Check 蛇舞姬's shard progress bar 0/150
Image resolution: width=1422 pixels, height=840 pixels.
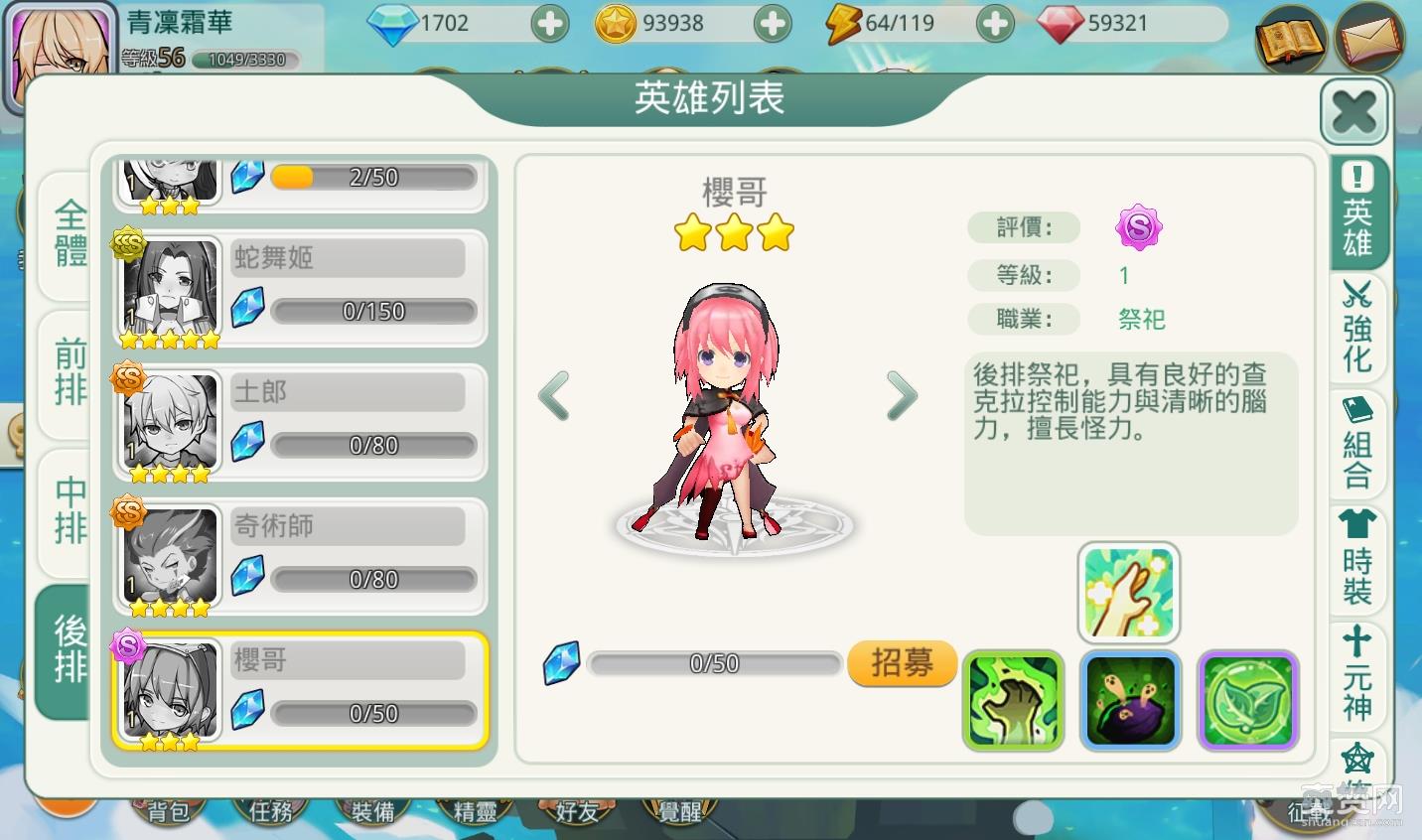coord(374,310)
